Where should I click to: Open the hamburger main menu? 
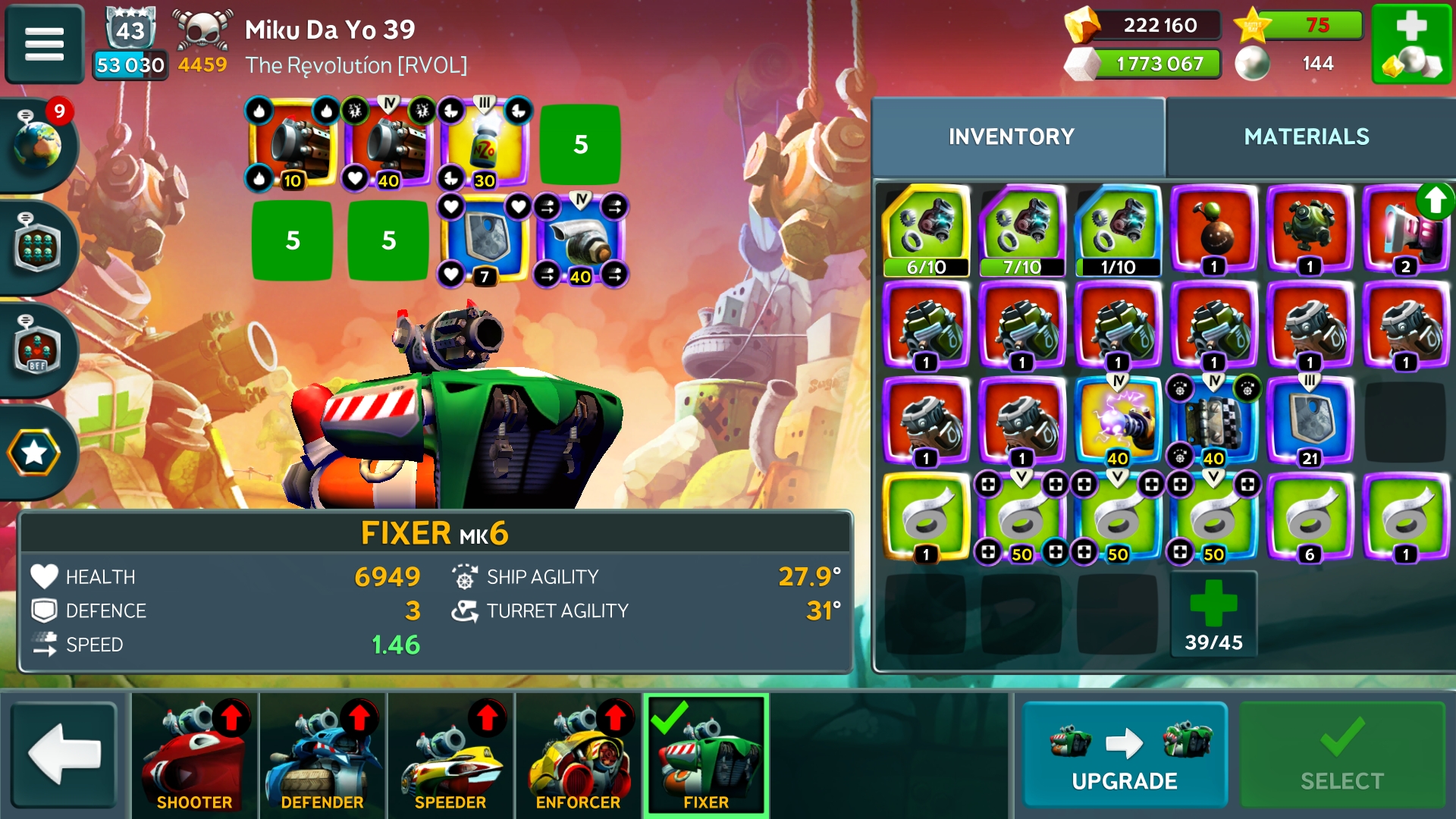(x=44, y=43)
